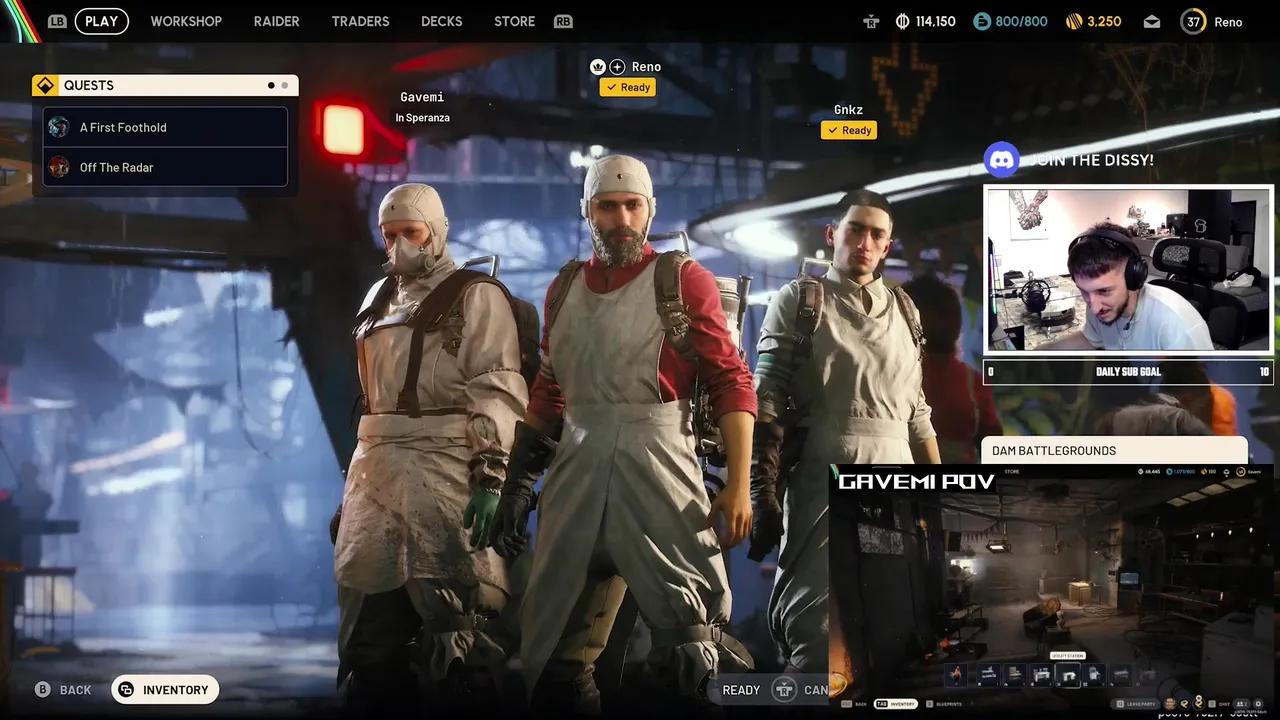Viewport: 1280px width, 720px height.
Task: Click the Off The Radar quest icon
Action: pyautogui.click(x=59, y=167)
